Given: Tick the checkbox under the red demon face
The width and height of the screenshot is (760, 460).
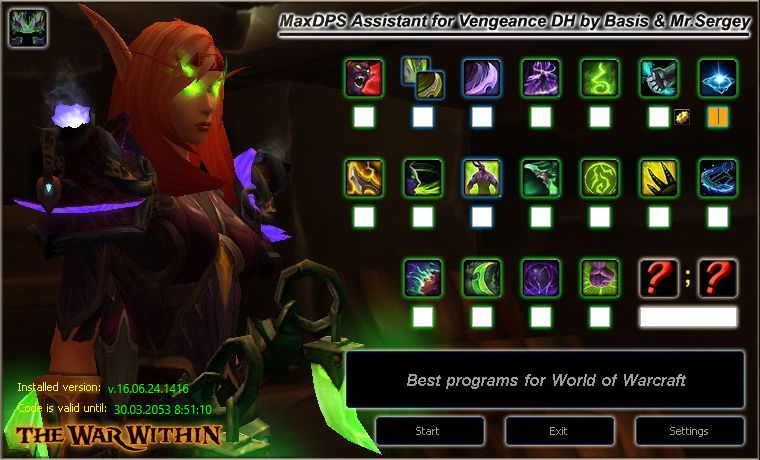Looking at the screenshot, I should click(364, 117).
